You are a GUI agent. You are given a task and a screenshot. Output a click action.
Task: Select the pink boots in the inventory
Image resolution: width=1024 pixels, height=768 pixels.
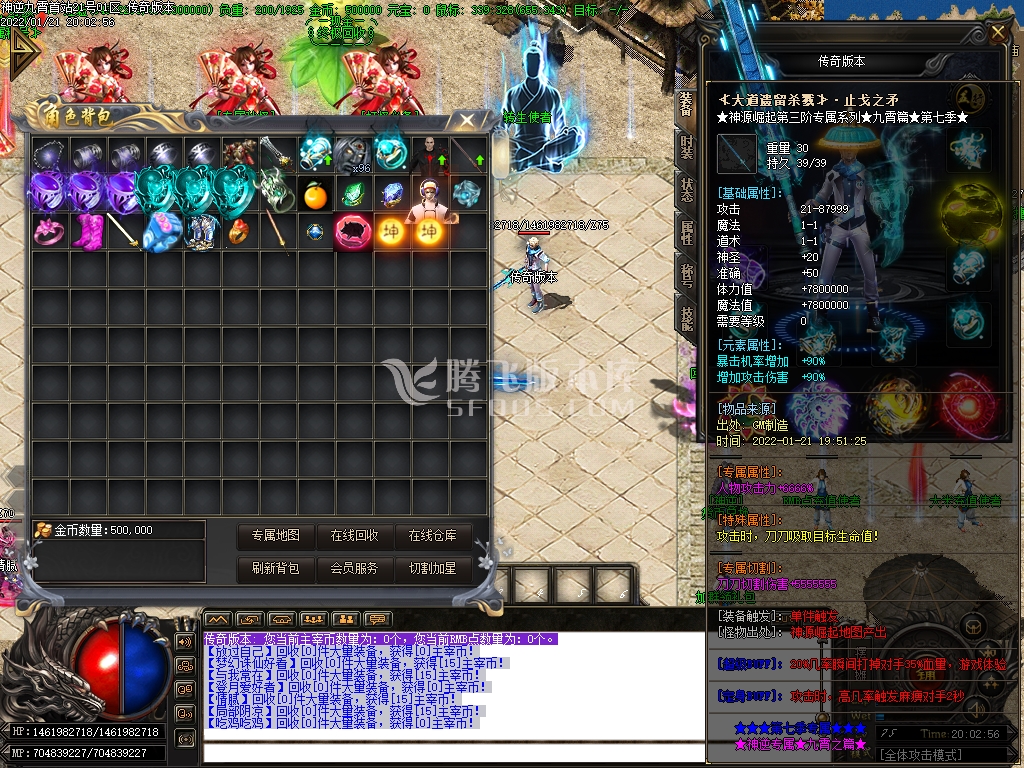(88, 232)
